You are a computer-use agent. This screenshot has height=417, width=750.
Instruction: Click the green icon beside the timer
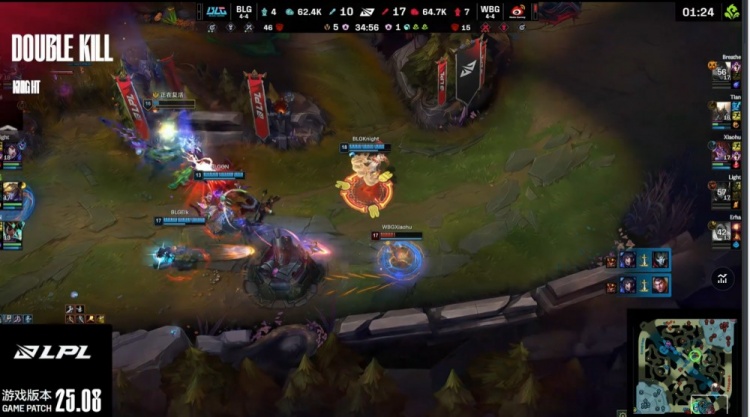(735, 11)
